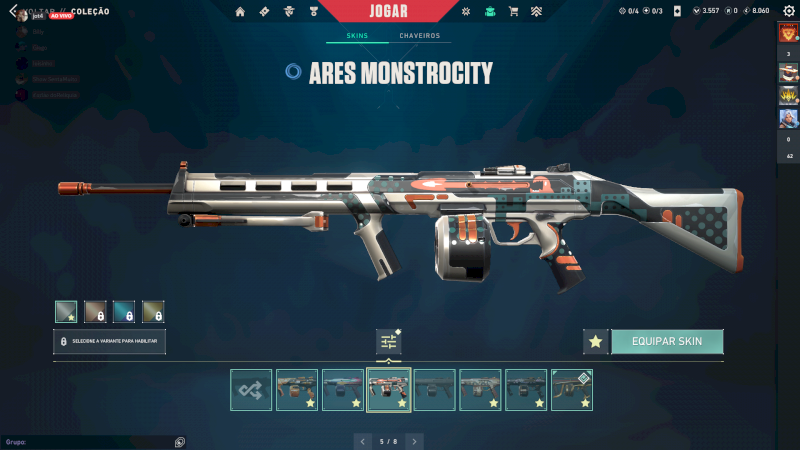Screen dimensions: 800x450
Task: Go to the previous skin page arrow
Action: pos(361,440)
